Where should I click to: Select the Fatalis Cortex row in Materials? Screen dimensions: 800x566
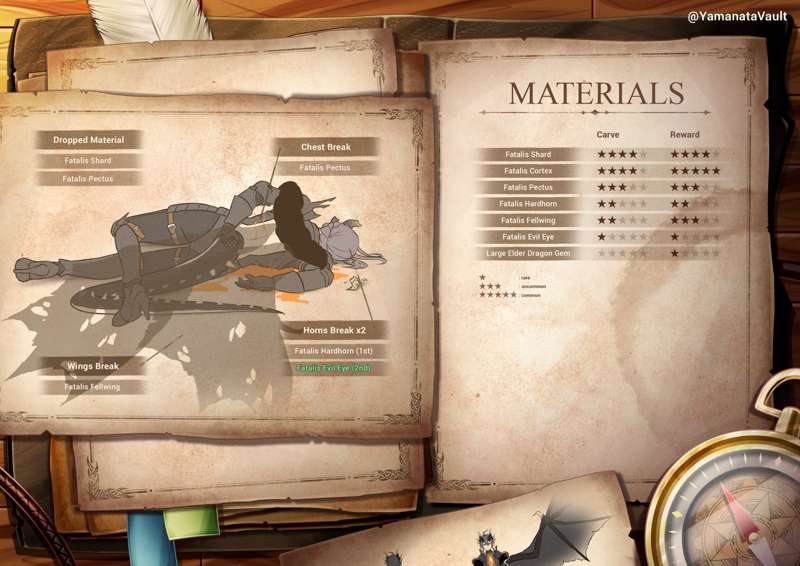click(528, 171)
